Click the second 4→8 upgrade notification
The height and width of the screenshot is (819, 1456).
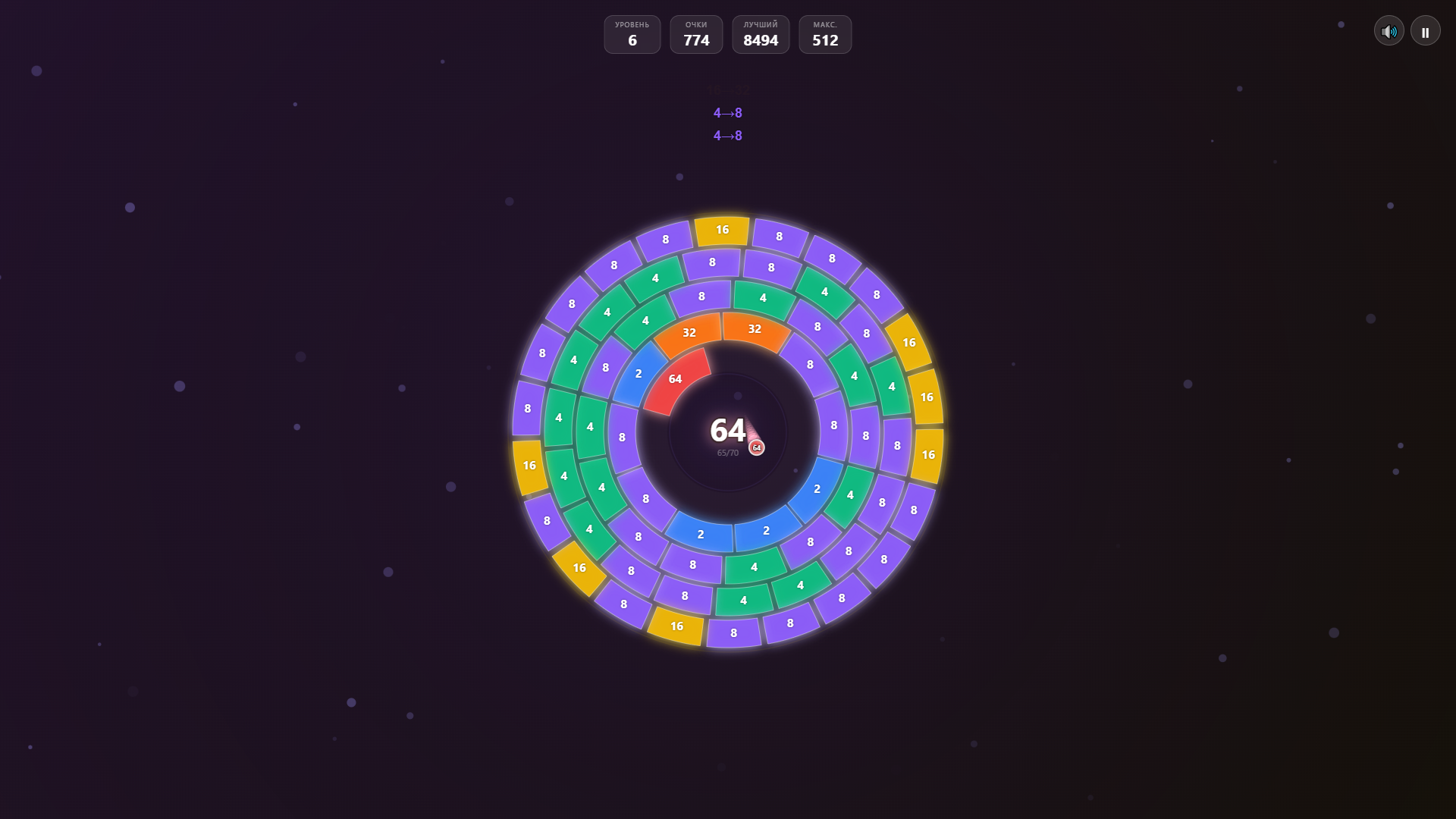tap(728, 136)
